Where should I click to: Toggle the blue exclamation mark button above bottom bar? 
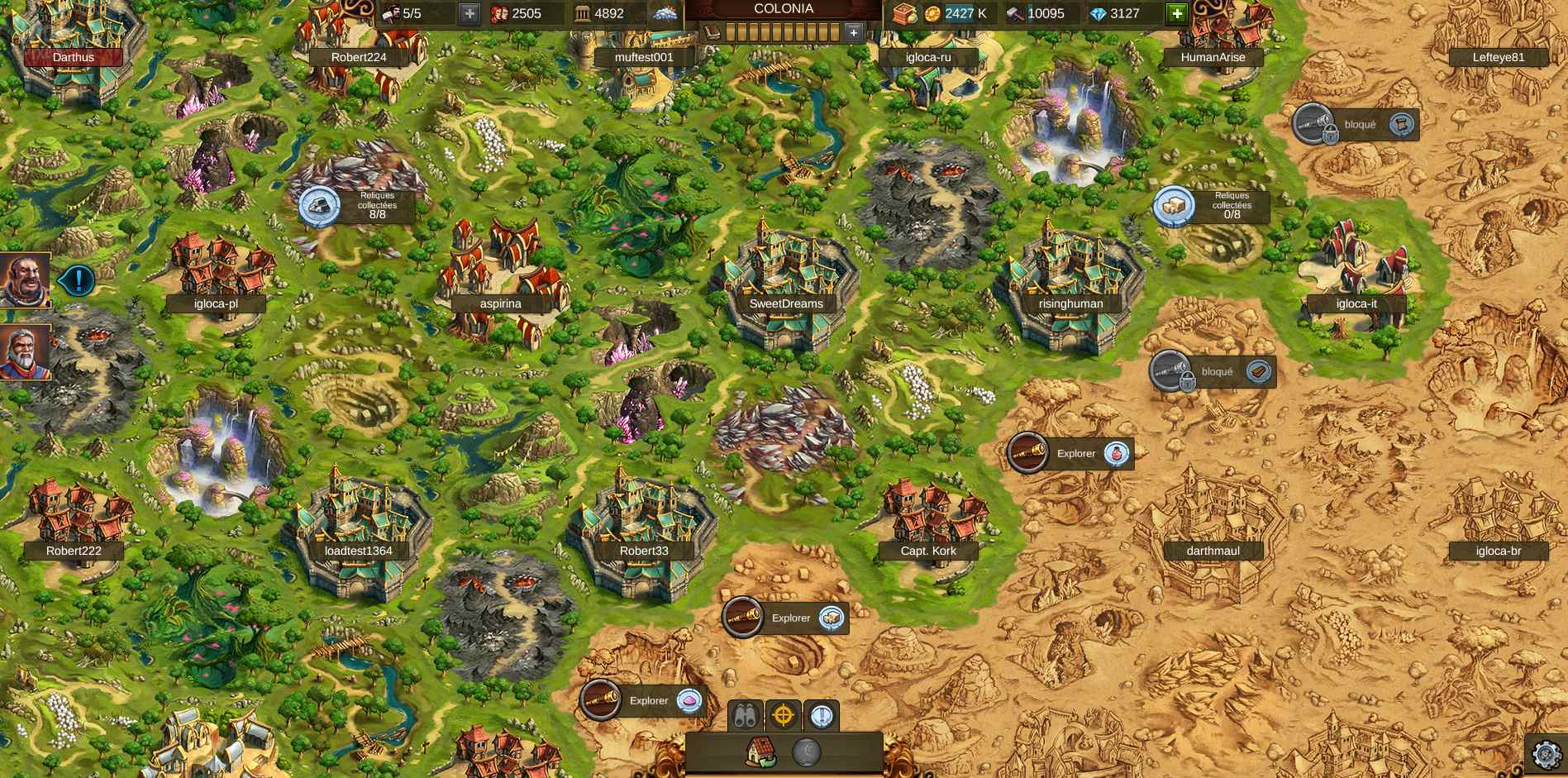click(x=821, y=716)
